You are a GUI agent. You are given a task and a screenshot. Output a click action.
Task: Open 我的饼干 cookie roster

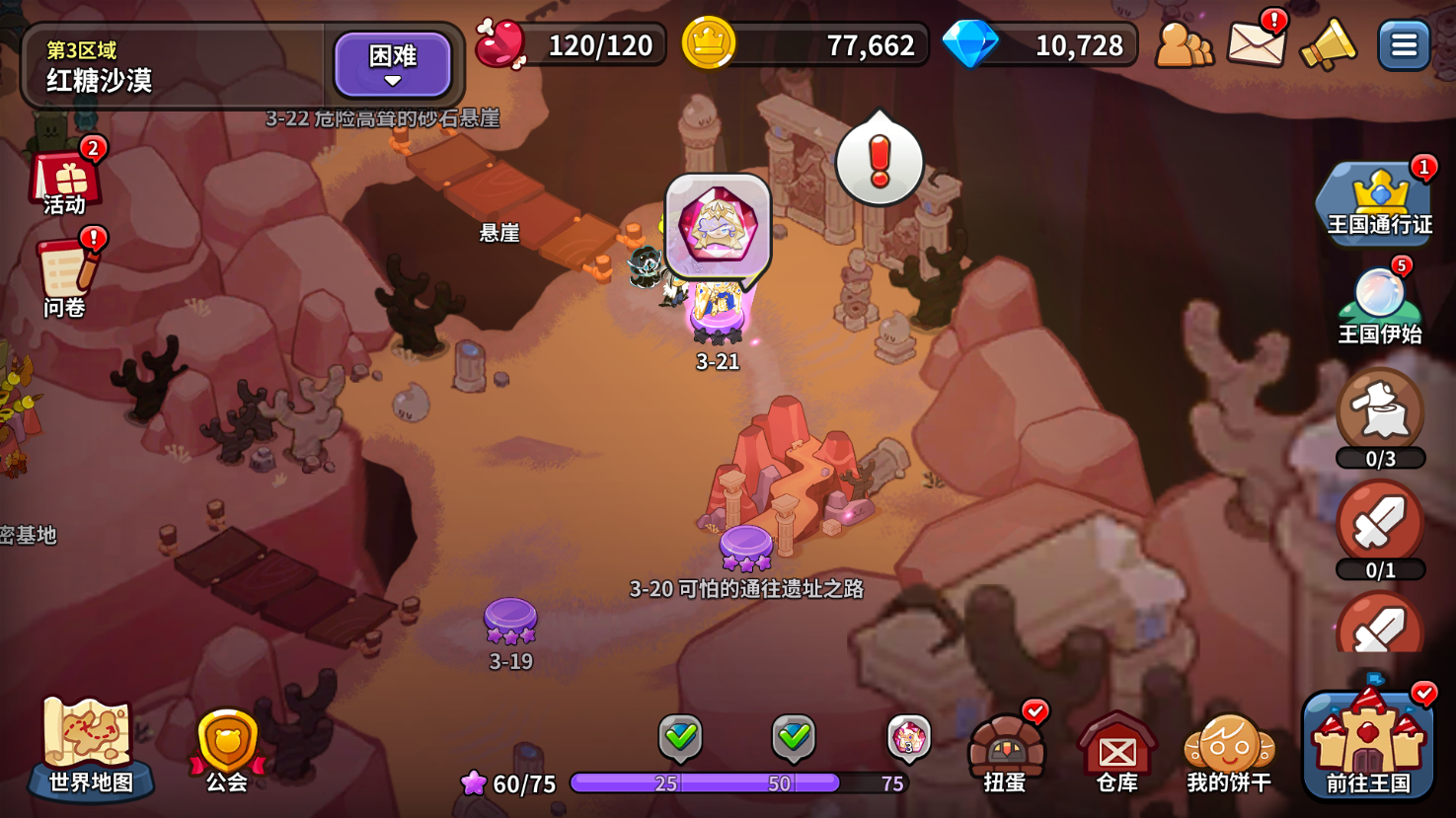coord(1228,752)
